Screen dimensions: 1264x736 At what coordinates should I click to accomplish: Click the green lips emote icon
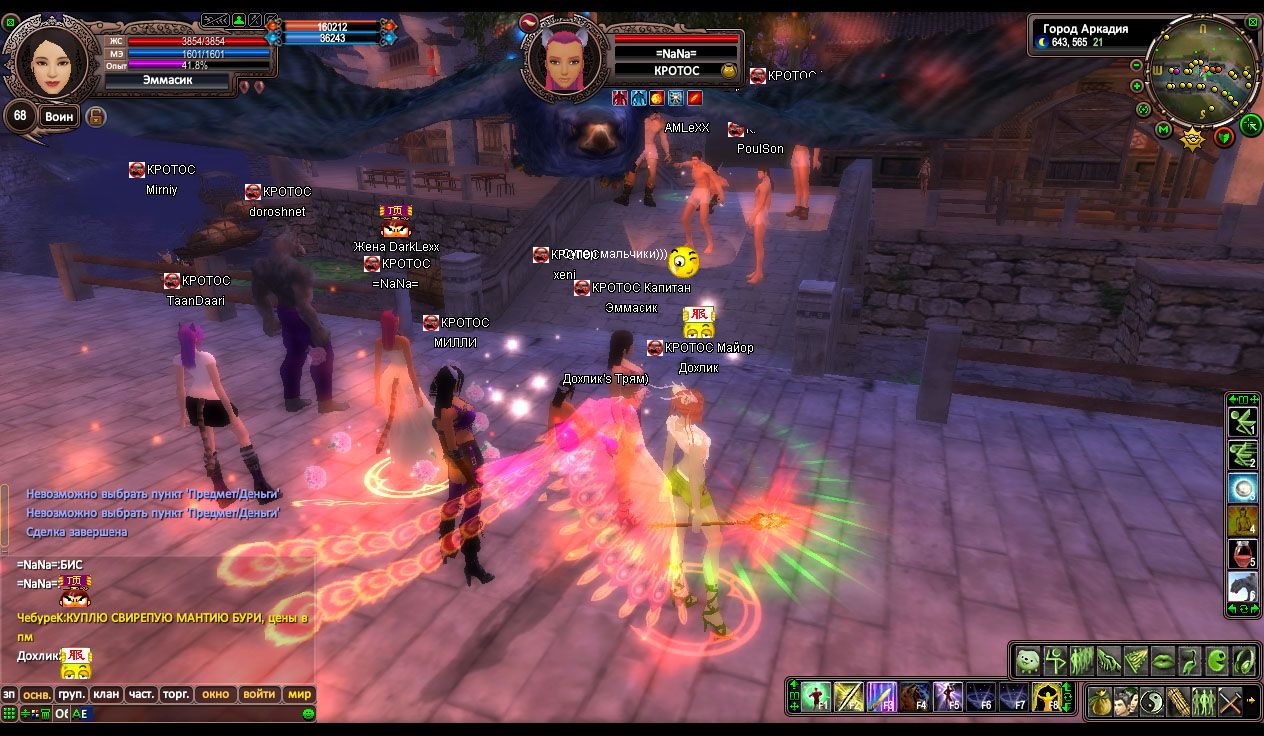coord(1162,661)
